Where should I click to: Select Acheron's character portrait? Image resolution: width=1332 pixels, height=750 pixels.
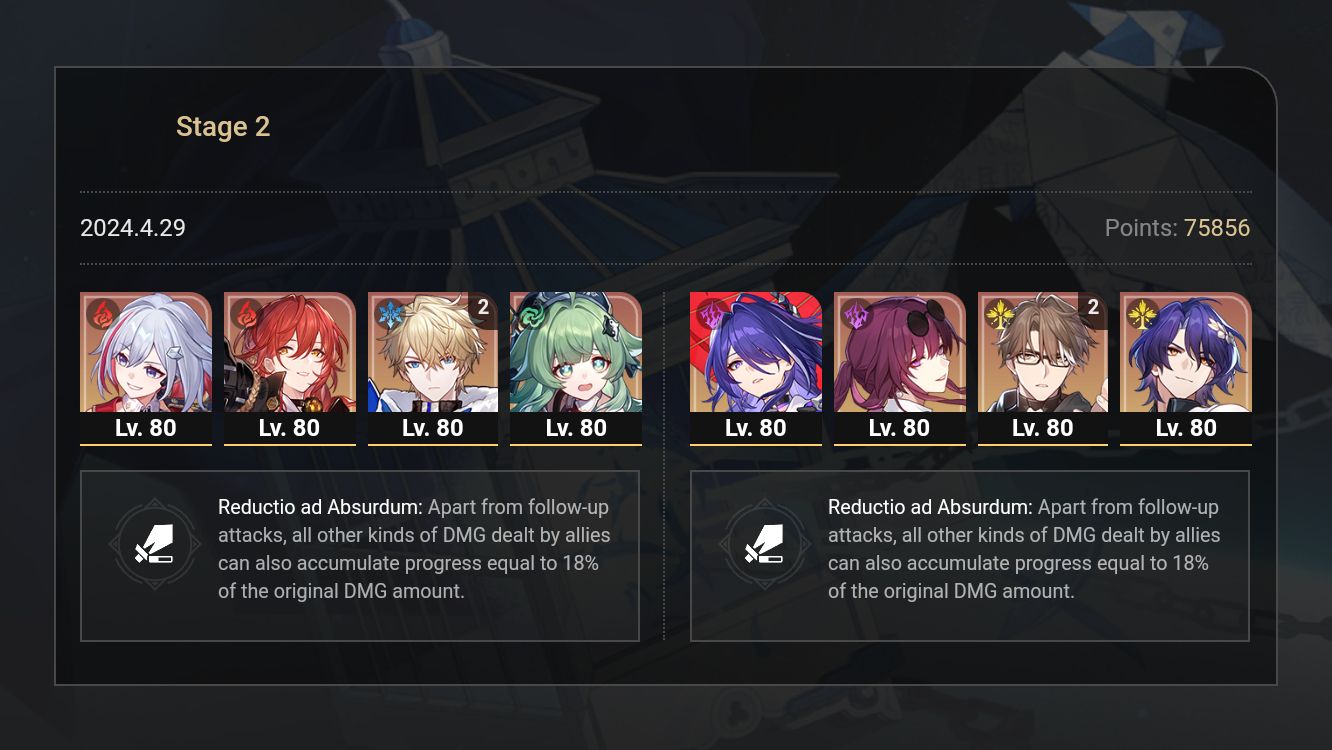point(756,352)
